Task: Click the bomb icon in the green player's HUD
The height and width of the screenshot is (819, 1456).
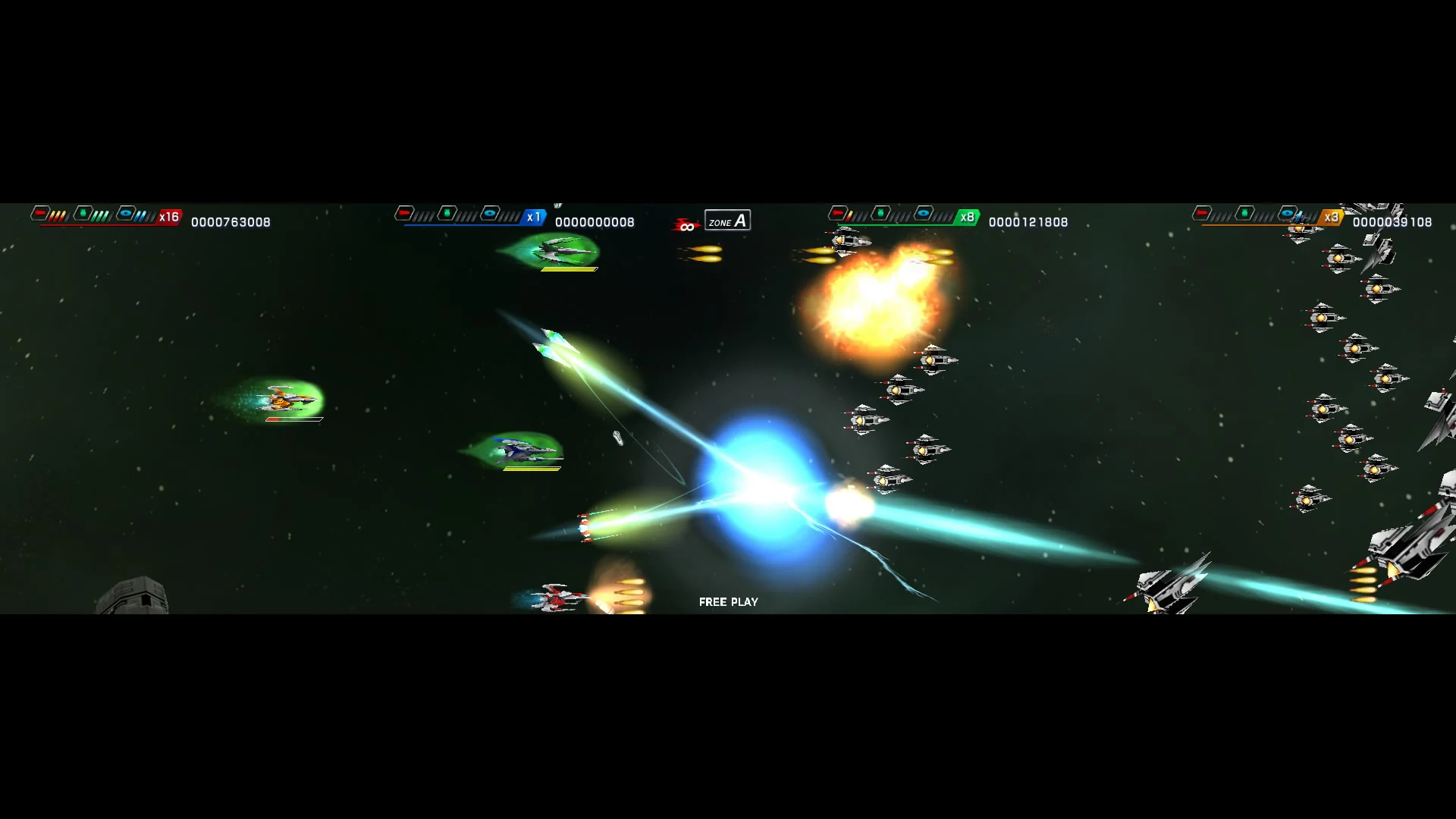Action: 880,214
